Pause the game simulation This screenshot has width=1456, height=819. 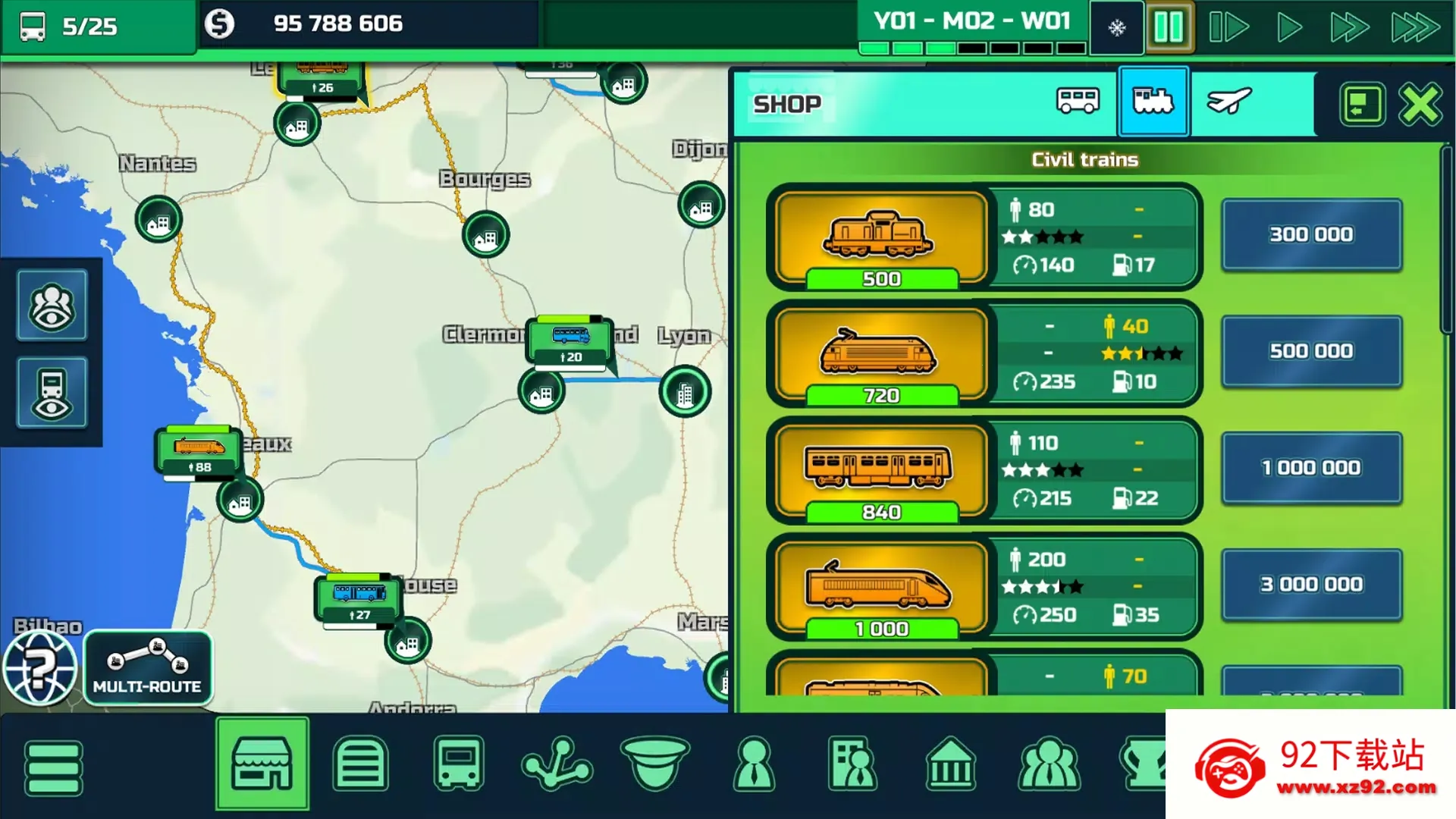[1168, 27]
